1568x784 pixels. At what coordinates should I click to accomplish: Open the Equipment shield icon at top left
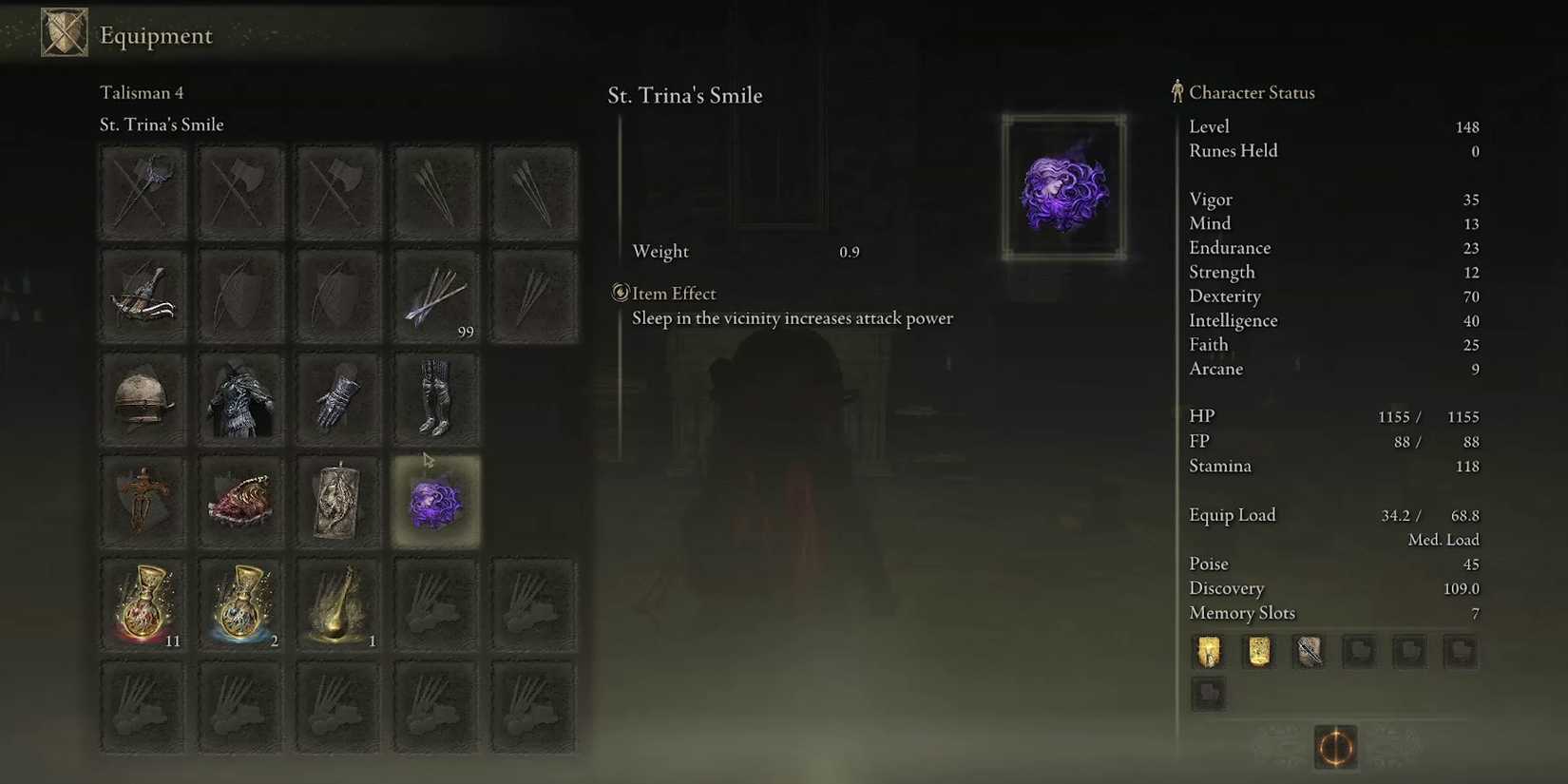(63, 31)
